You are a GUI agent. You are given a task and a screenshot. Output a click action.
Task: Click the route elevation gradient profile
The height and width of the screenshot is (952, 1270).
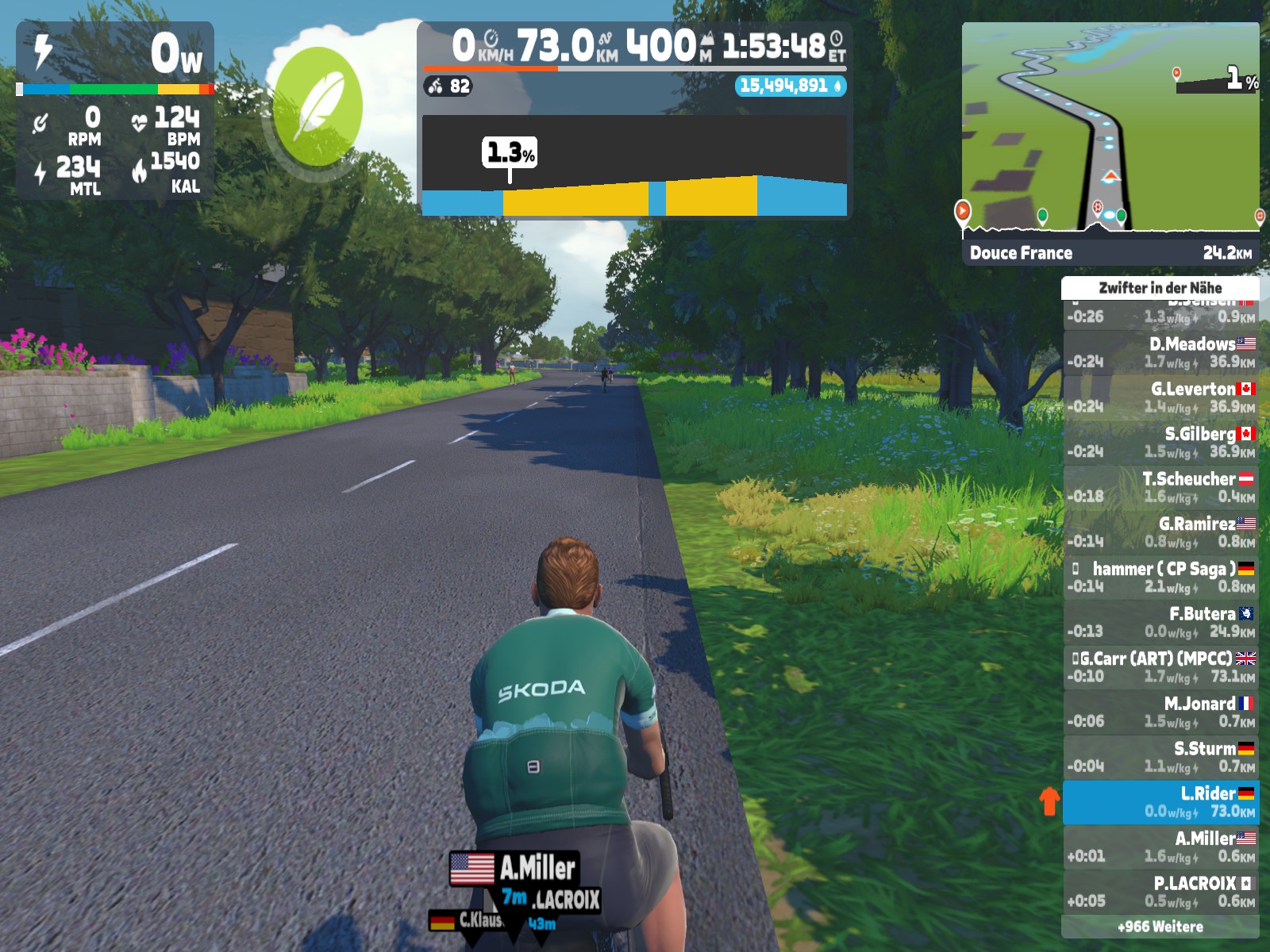pyautogui.click(x=634, y=166)
